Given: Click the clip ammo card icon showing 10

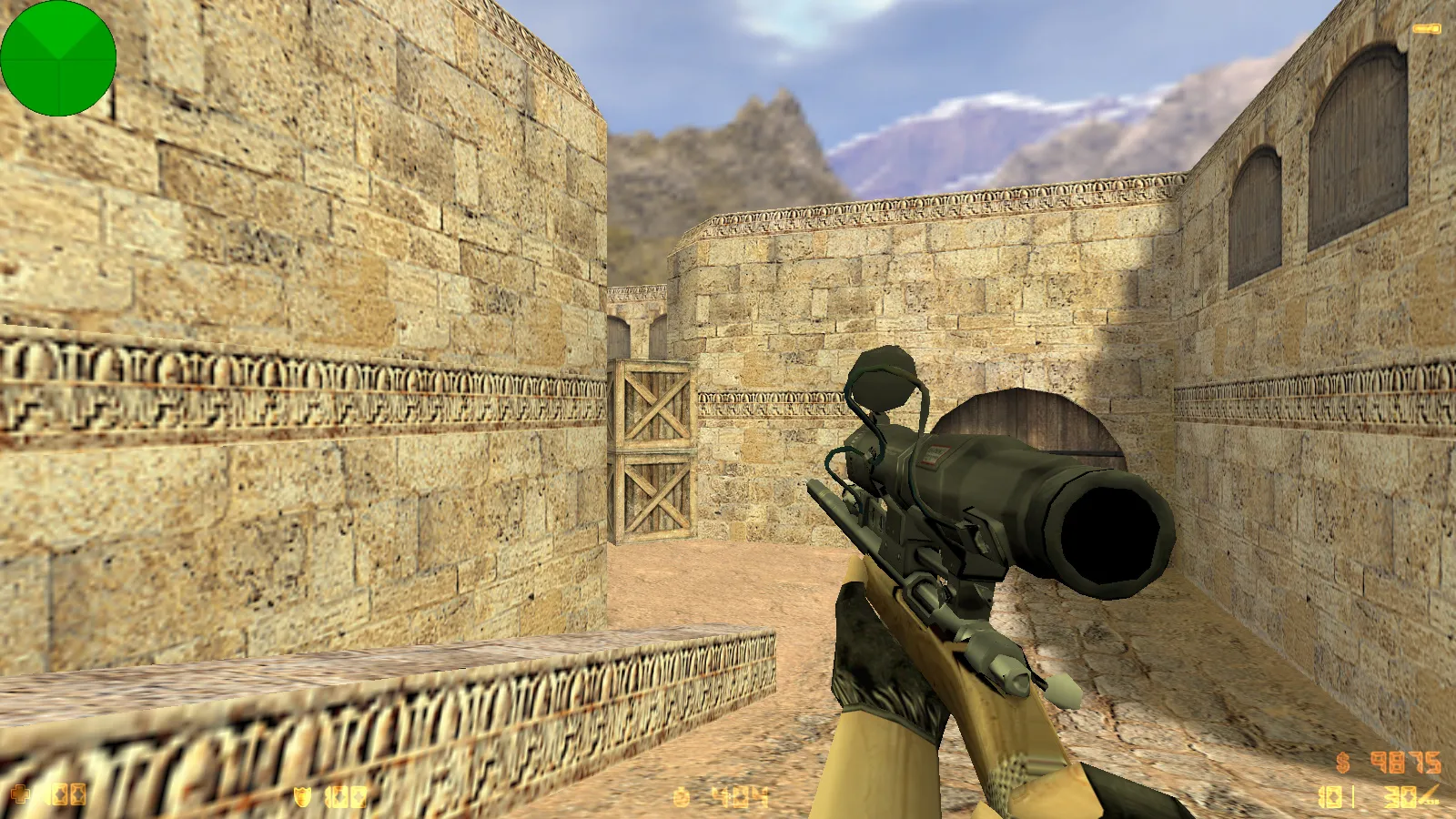Looking at the screenshot, I should coord(1331,797).
